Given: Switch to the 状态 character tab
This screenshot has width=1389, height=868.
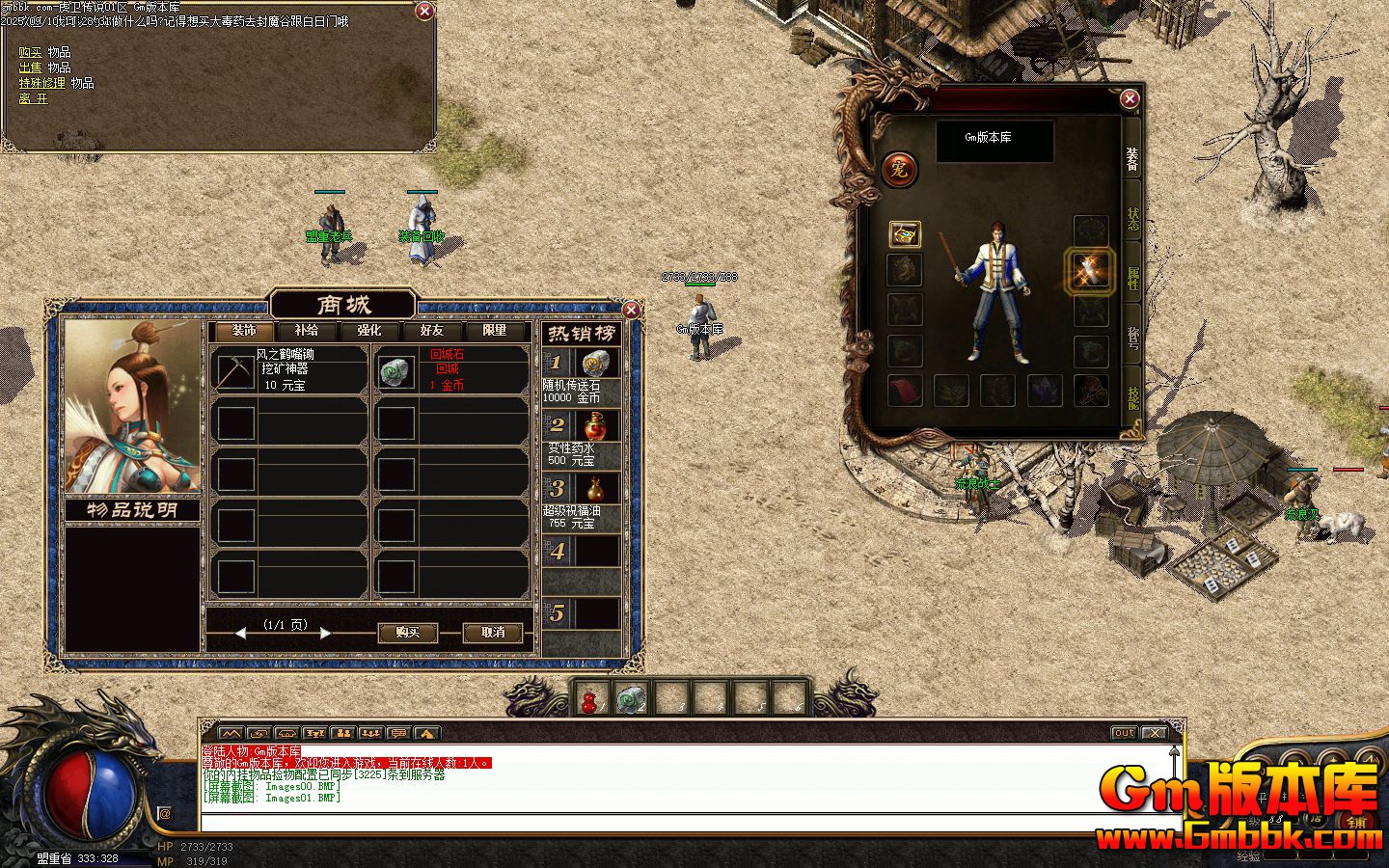Looking at the screenshot, I should (x=1133, y=220).
